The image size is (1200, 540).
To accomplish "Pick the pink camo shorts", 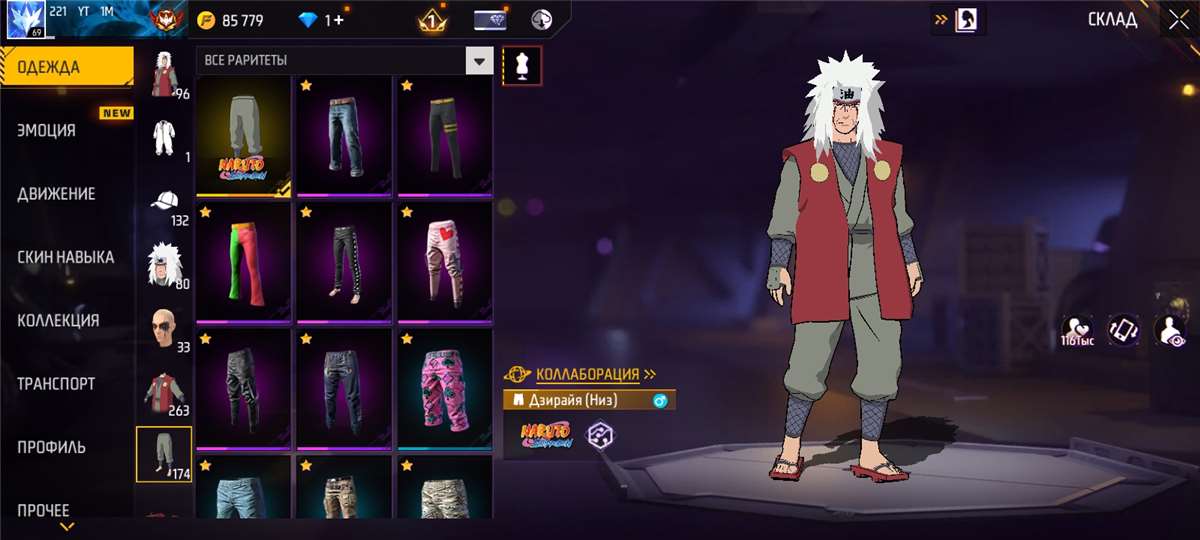I will 444,388.
